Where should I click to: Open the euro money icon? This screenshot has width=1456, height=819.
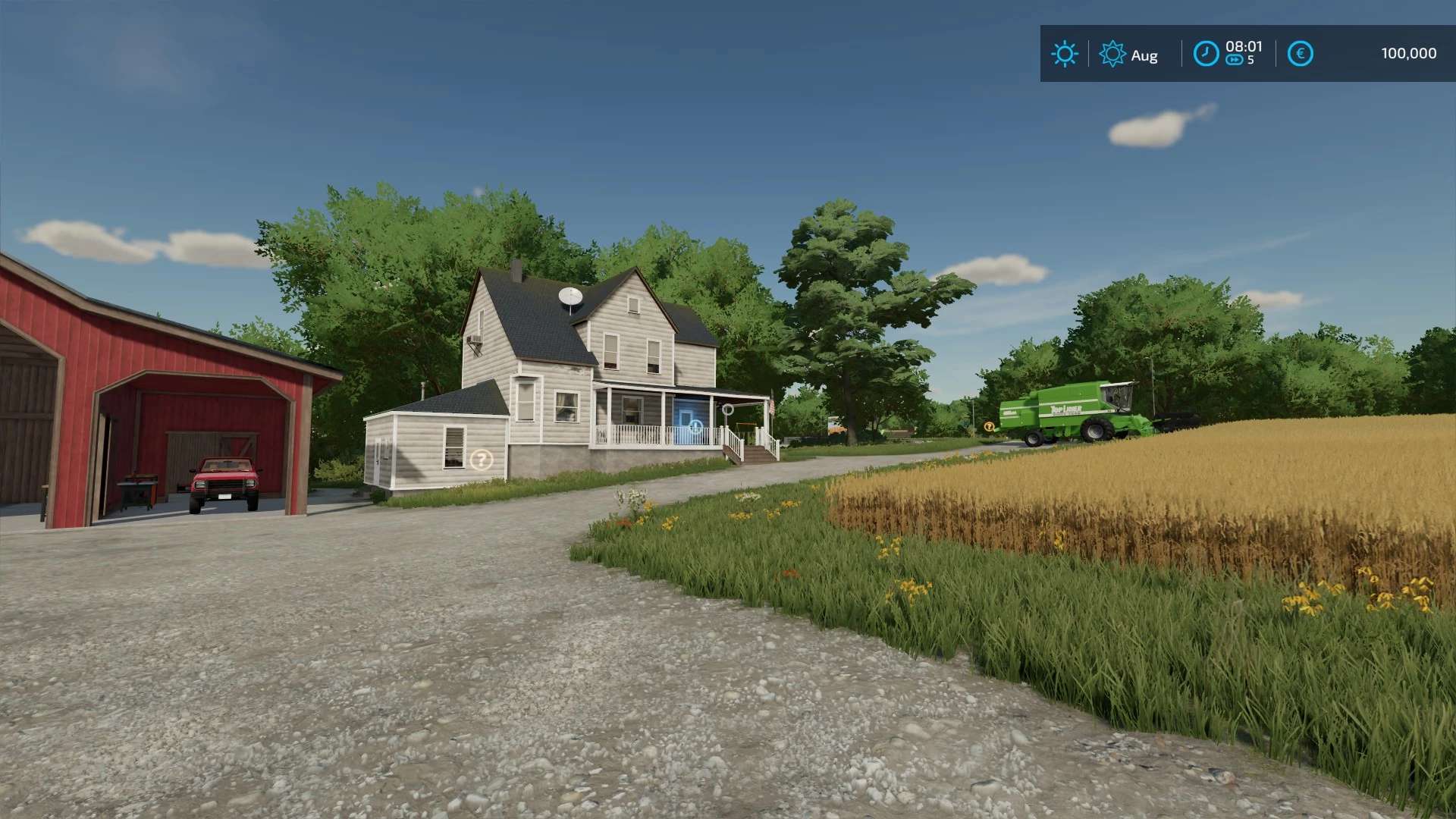point(1300,54)
